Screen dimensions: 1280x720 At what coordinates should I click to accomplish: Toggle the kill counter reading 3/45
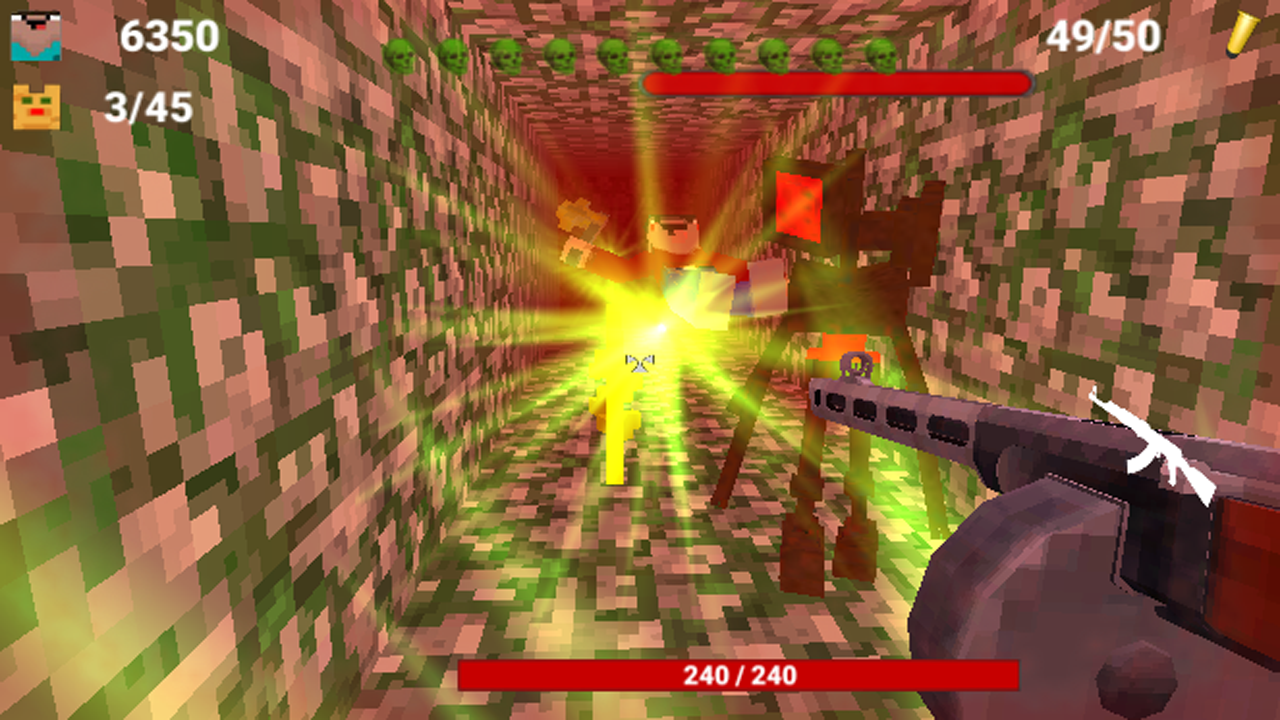point(148,106)
